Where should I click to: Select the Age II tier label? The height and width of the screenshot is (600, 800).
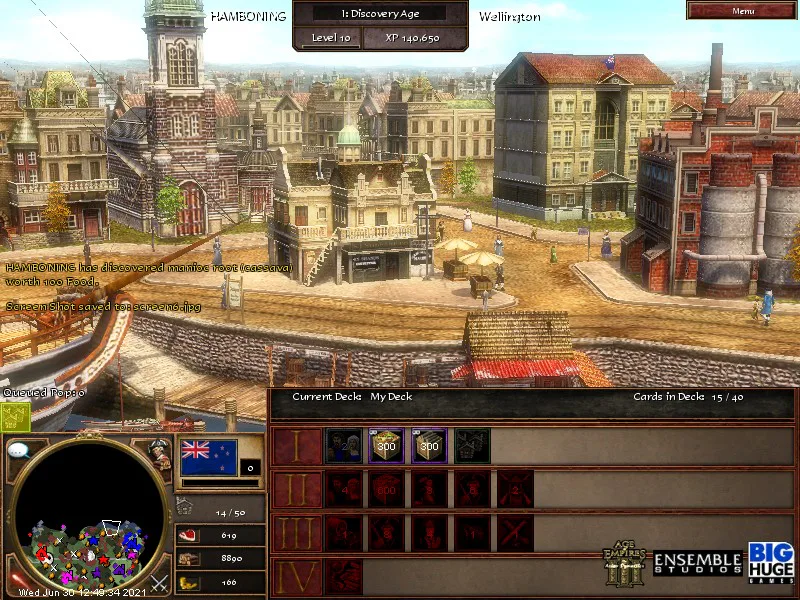pos(297,489)
